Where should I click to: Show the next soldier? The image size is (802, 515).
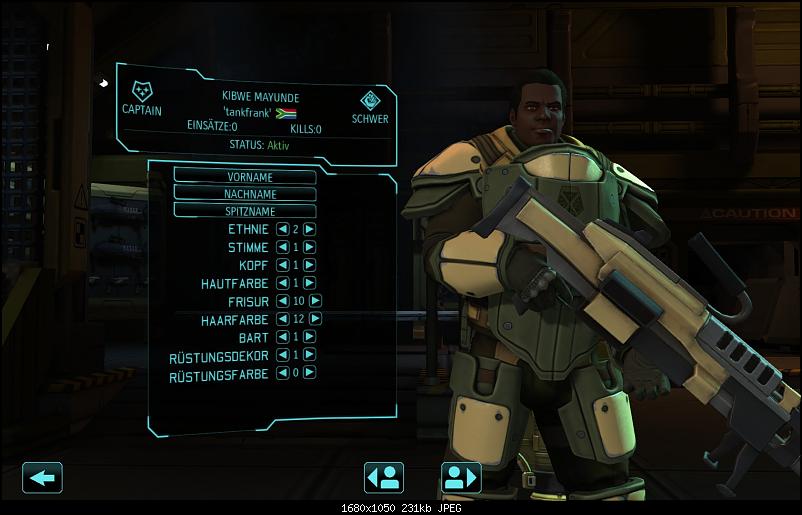coord(461,477)
